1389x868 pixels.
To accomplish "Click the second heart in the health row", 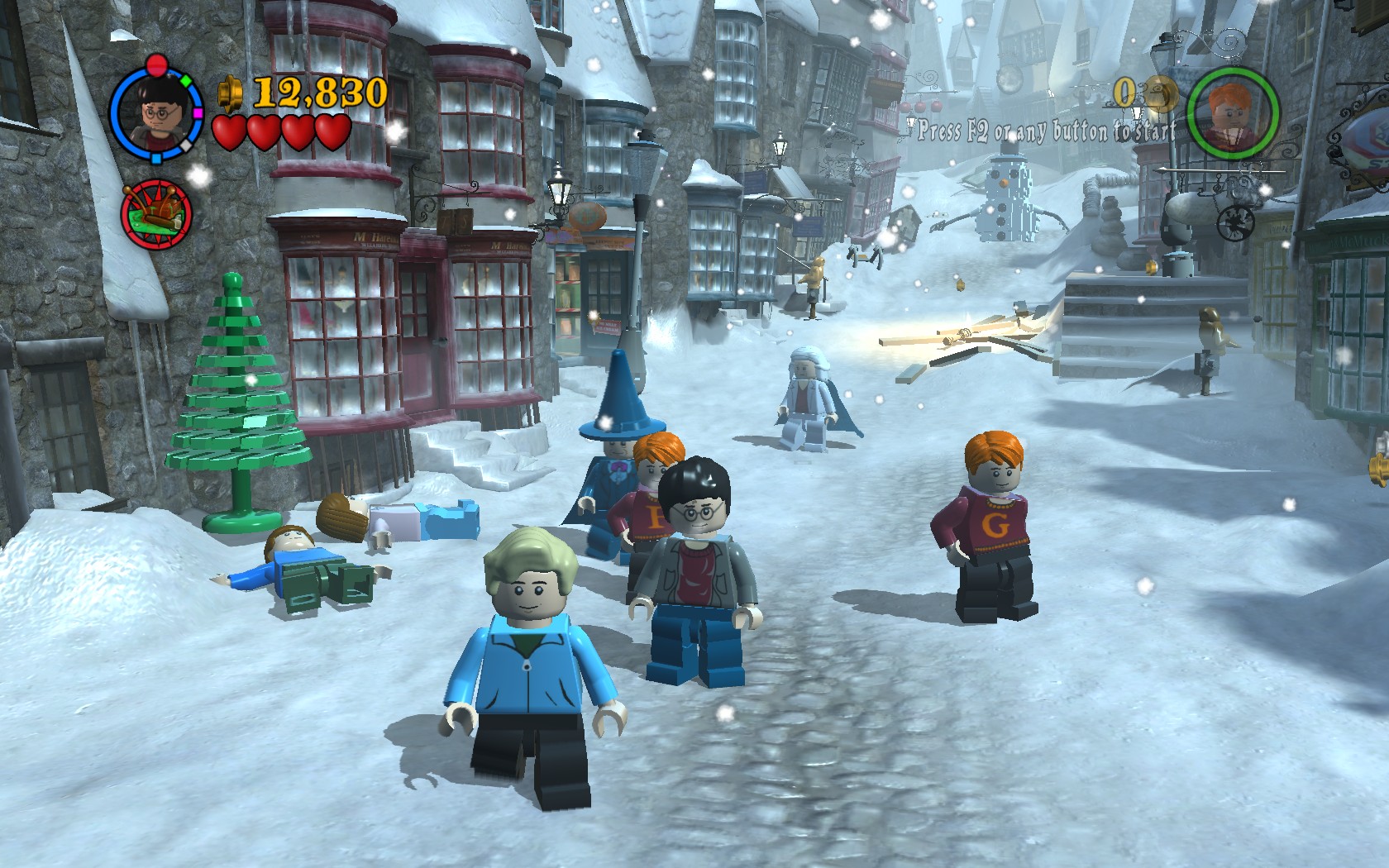I will pyautogui.click(x=265, y=133).
